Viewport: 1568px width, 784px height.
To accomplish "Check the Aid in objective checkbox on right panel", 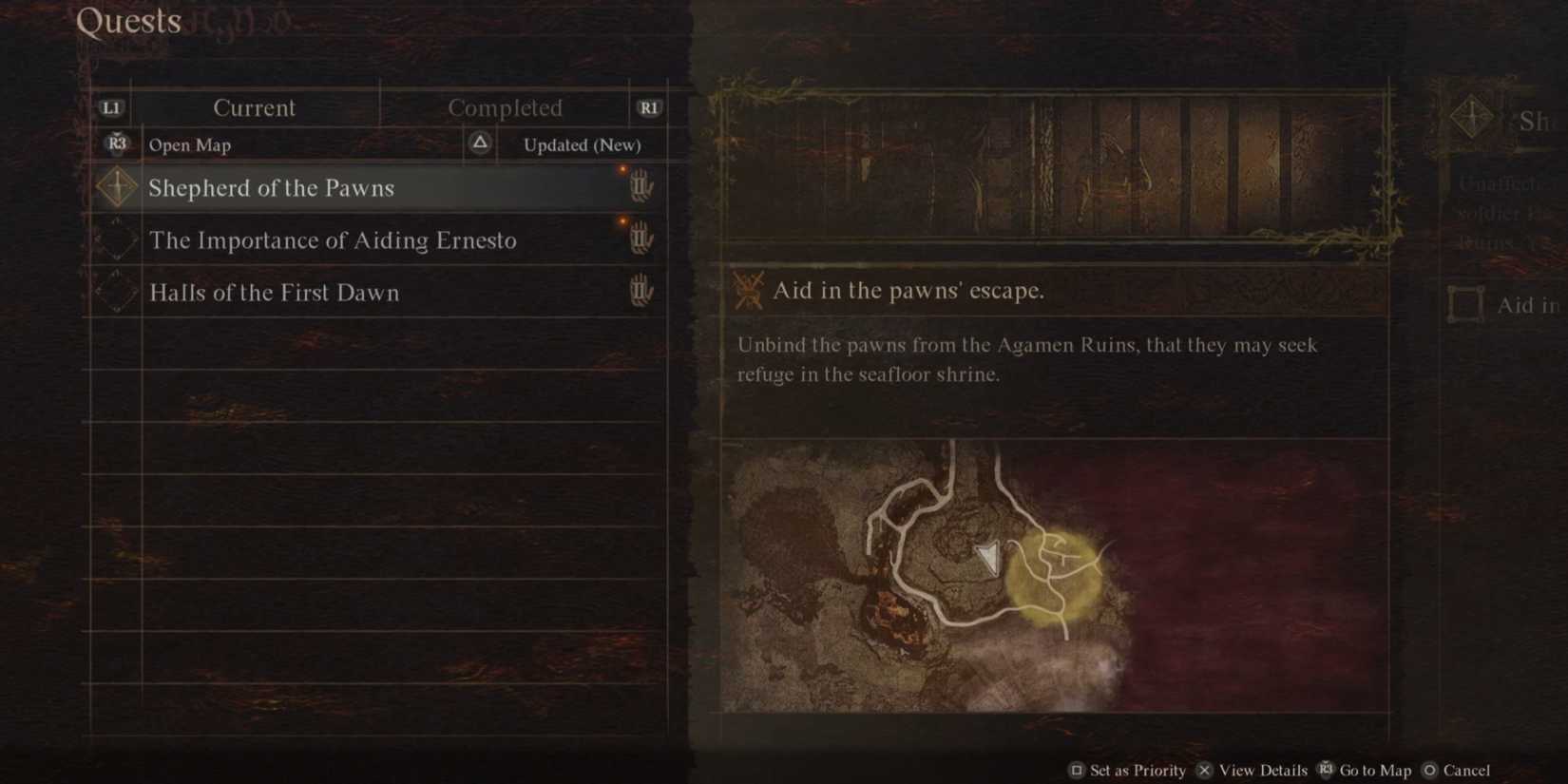I will 1464,304.
